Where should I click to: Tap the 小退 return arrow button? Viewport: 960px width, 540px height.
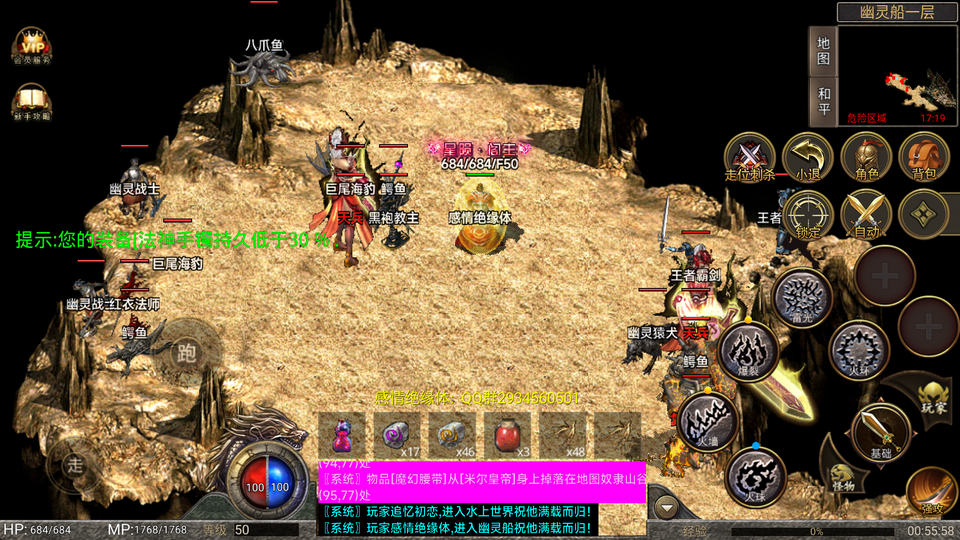click(808, 157)
